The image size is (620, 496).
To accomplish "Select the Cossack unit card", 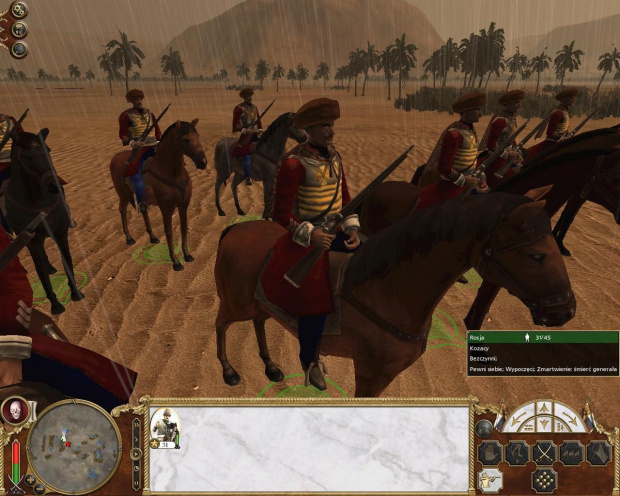I will click(x=165, y=426).
